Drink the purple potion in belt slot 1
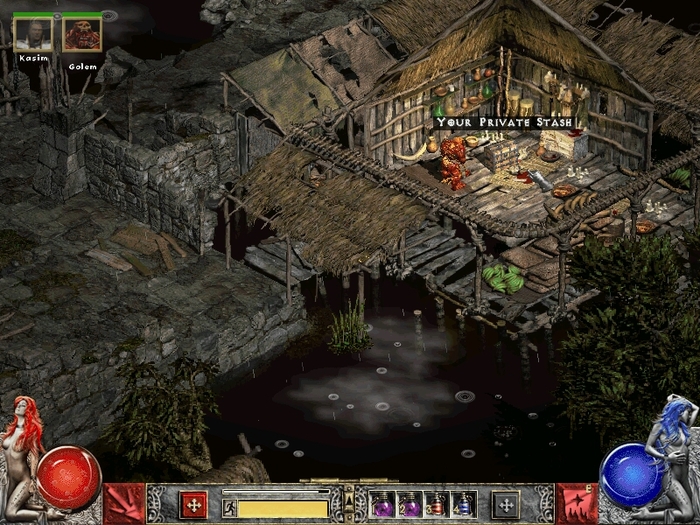 pyautogui.click(x=384, y=505)
